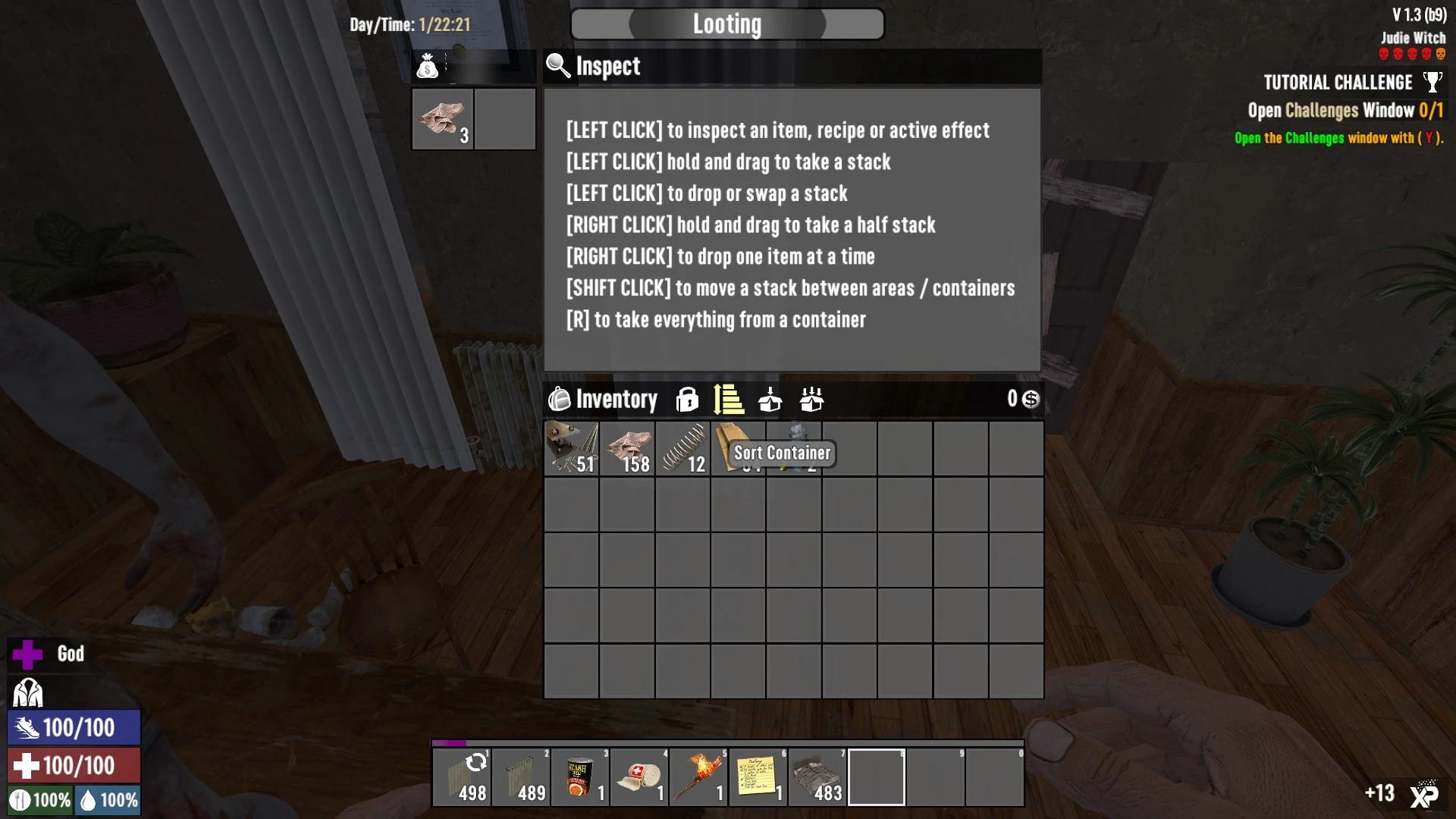This screenshot has height=819, width=1456.
Task: Click the purple God mode buff icon
Action: tap(27, 654)
